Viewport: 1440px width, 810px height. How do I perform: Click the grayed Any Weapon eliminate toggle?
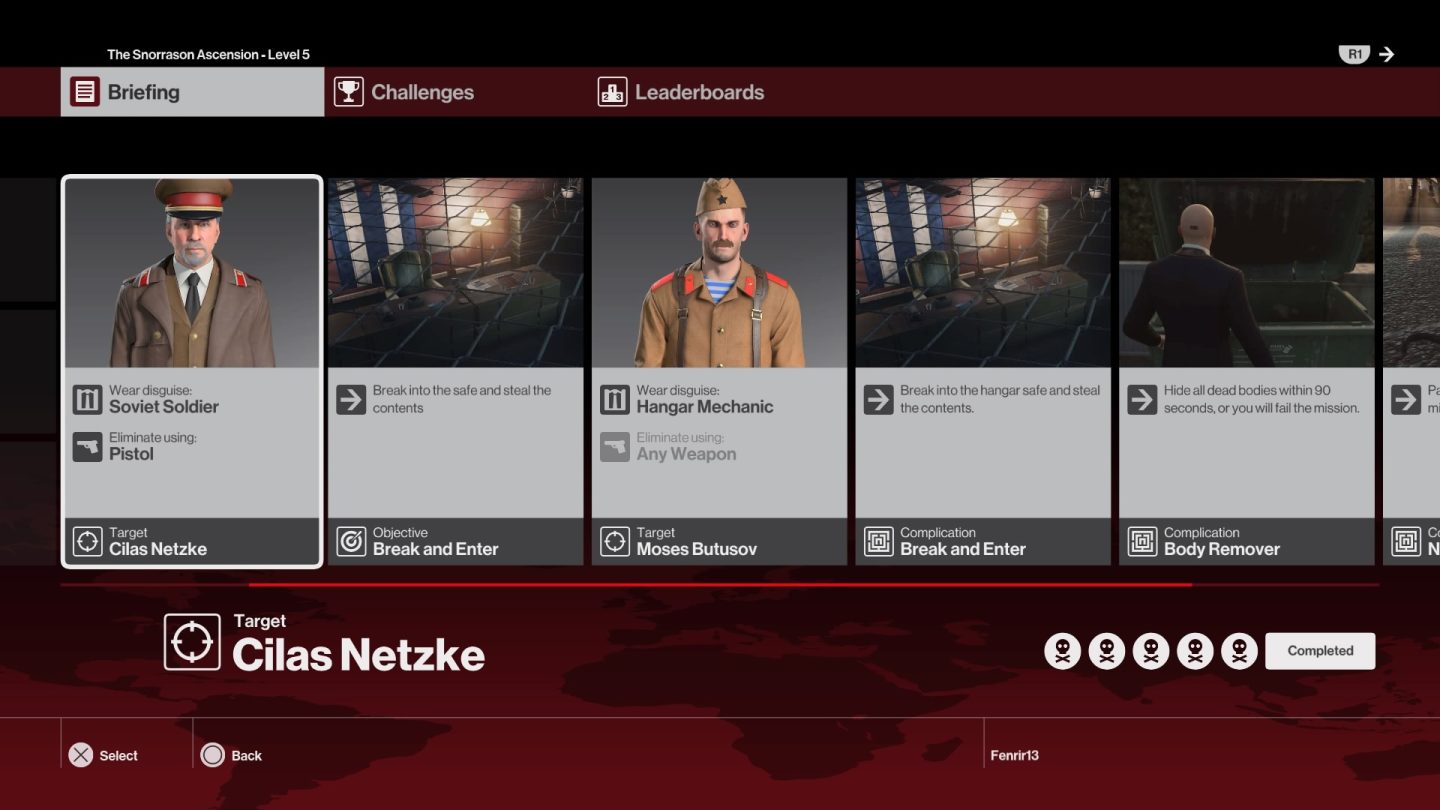click(615, 446)
